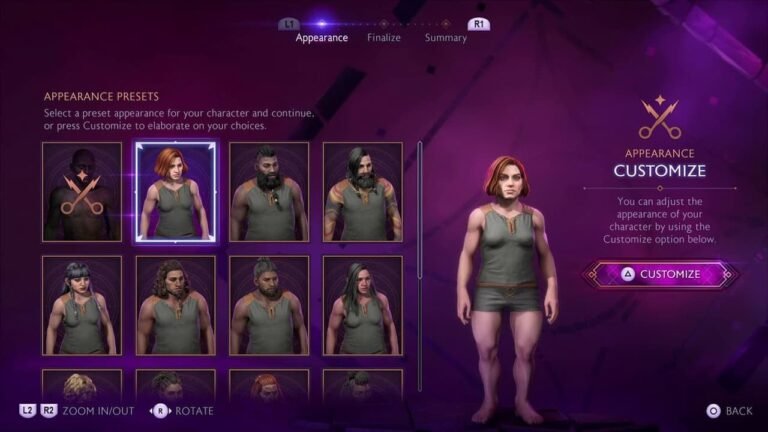The height and width of the screenshot is (432, 768).
Task: Go to the Summary step
Action: pos(445,38)
